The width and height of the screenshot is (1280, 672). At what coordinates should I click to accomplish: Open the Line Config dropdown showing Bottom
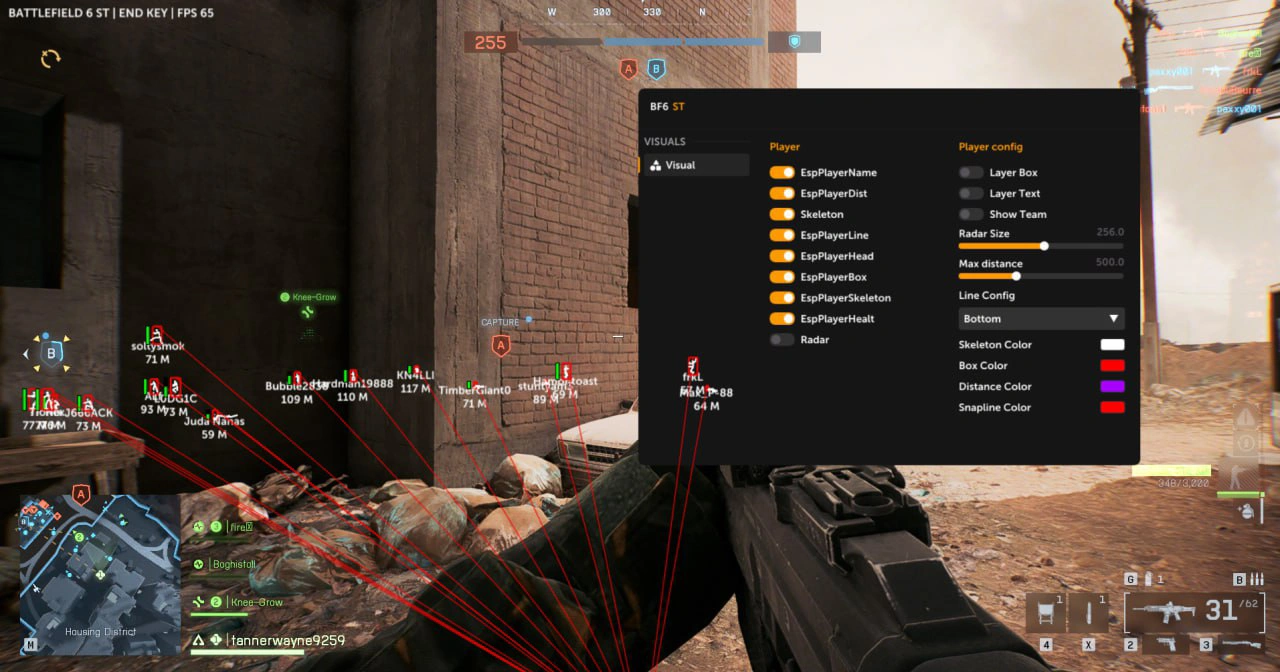[x=1041, y=319]
